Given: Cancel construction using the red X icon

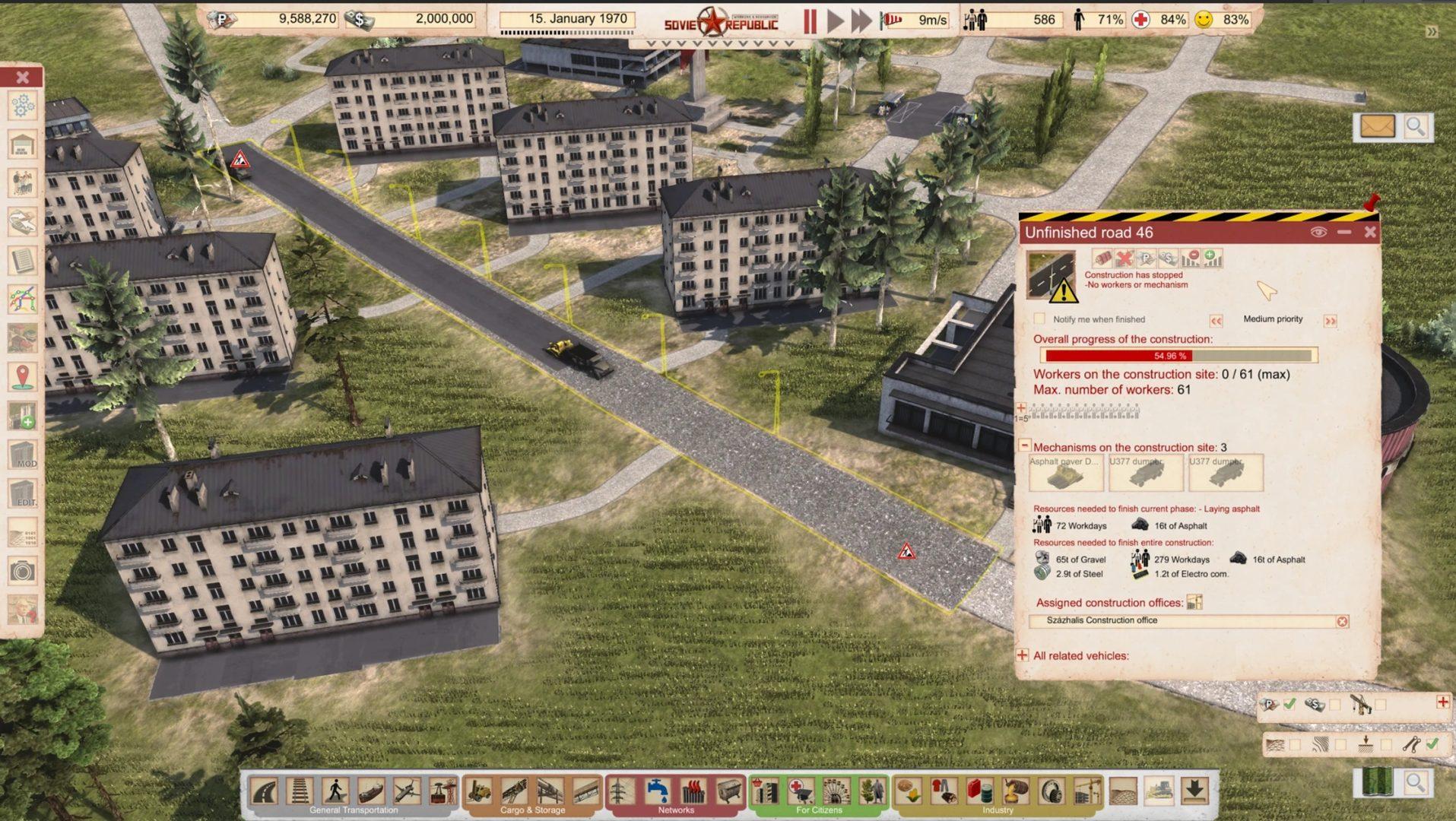Looking at the screenshot, I should tap(1124, 259).
